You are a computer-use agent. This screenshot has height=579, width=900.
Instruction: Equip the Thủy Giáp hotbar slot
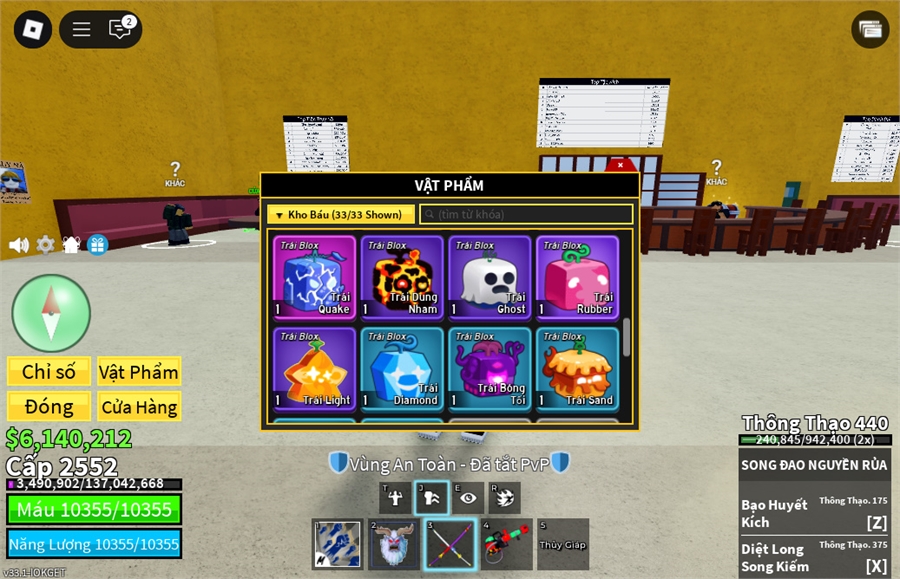(562, 545)
